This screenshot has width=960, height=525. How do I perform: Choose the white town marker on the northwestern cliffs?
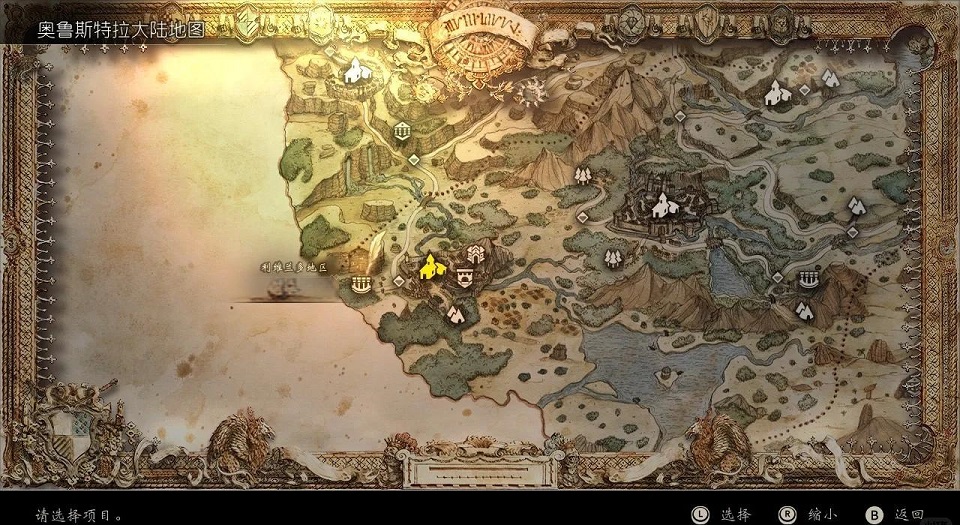click(x=354, y=71)
